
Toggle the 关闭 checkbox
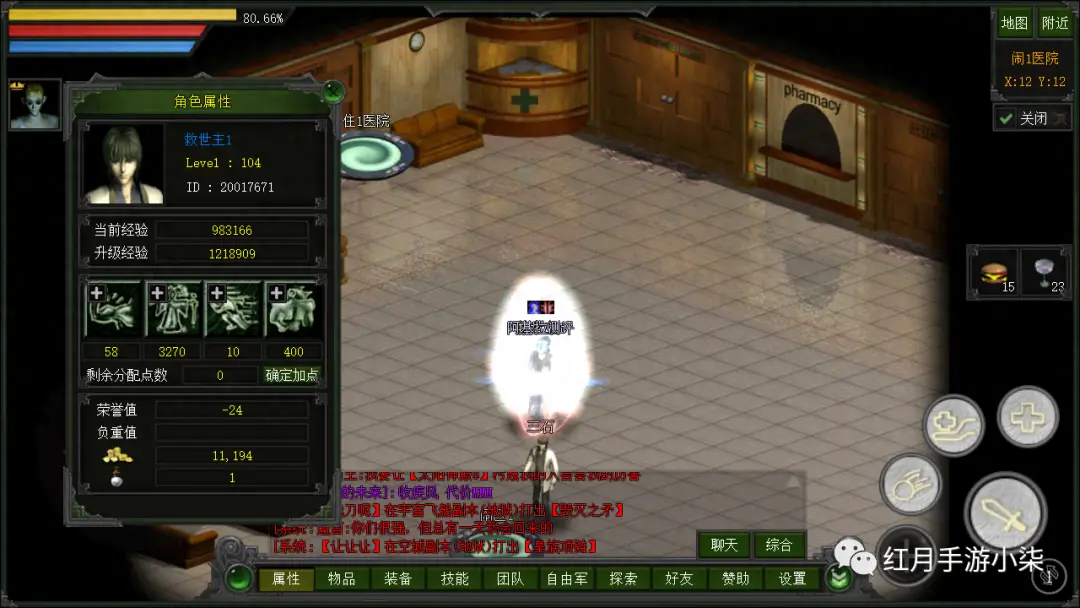[1006, 118]
